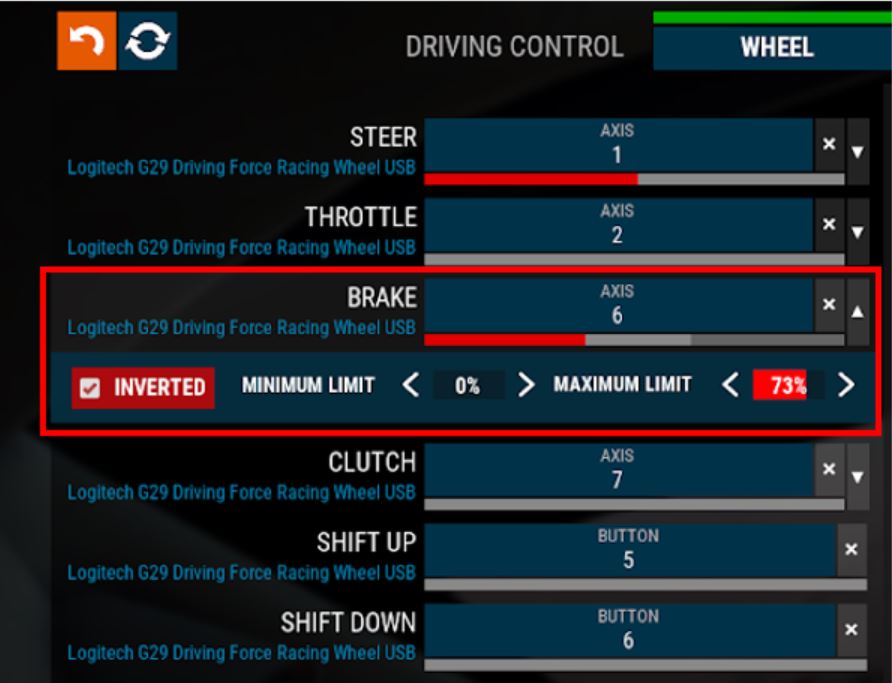892x683 pixels.
Task: Click the orange undo arrow button
Action: click(x=86, y=41)
